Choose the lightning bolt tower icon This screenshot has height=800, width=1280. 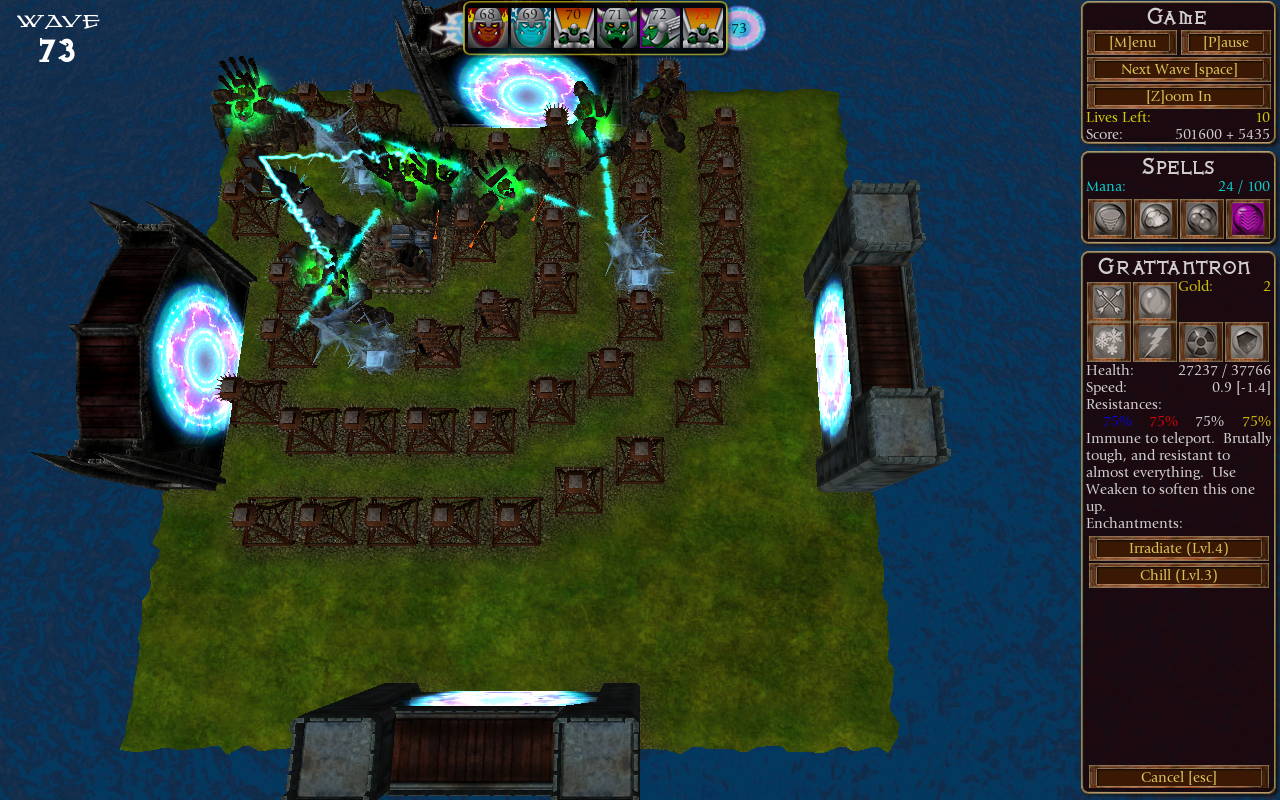1155,342
